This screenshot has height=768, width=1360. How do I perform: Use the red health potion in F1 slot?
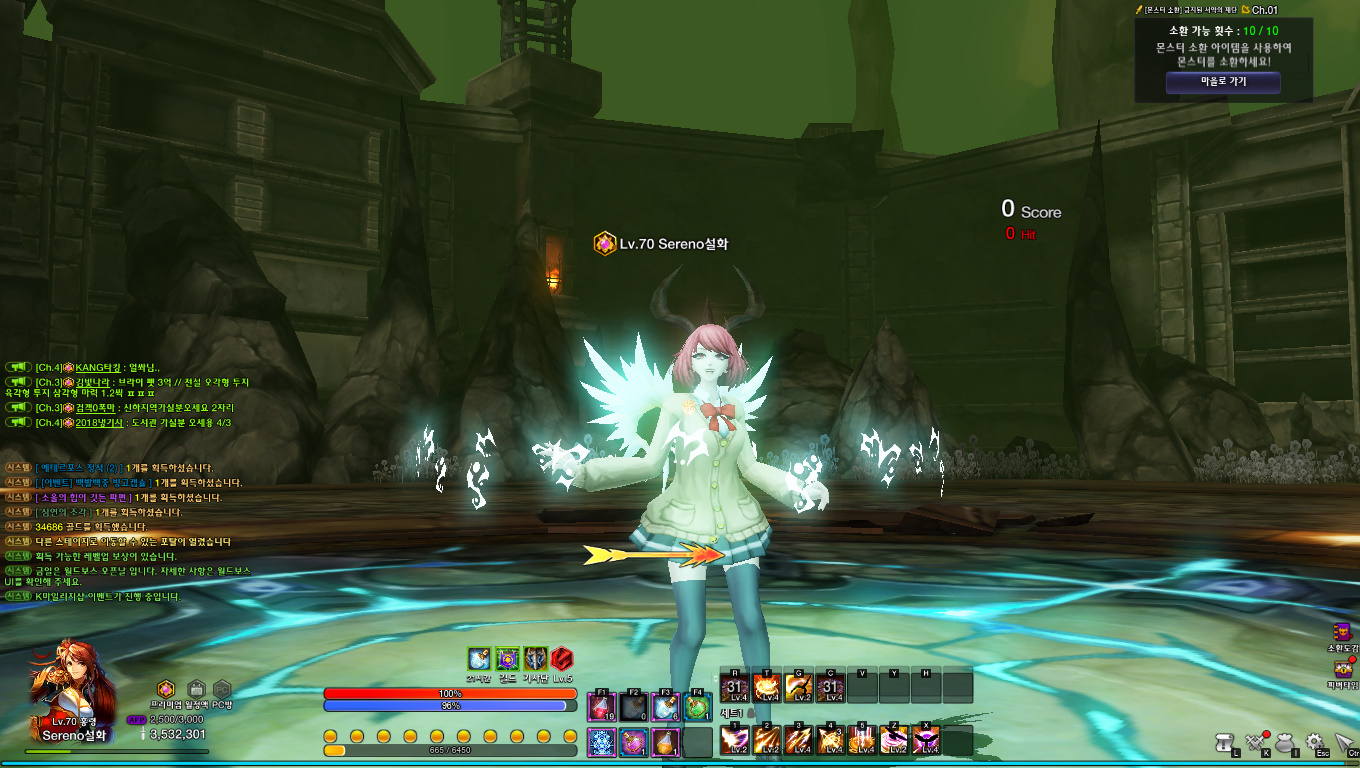pos(602,706)
